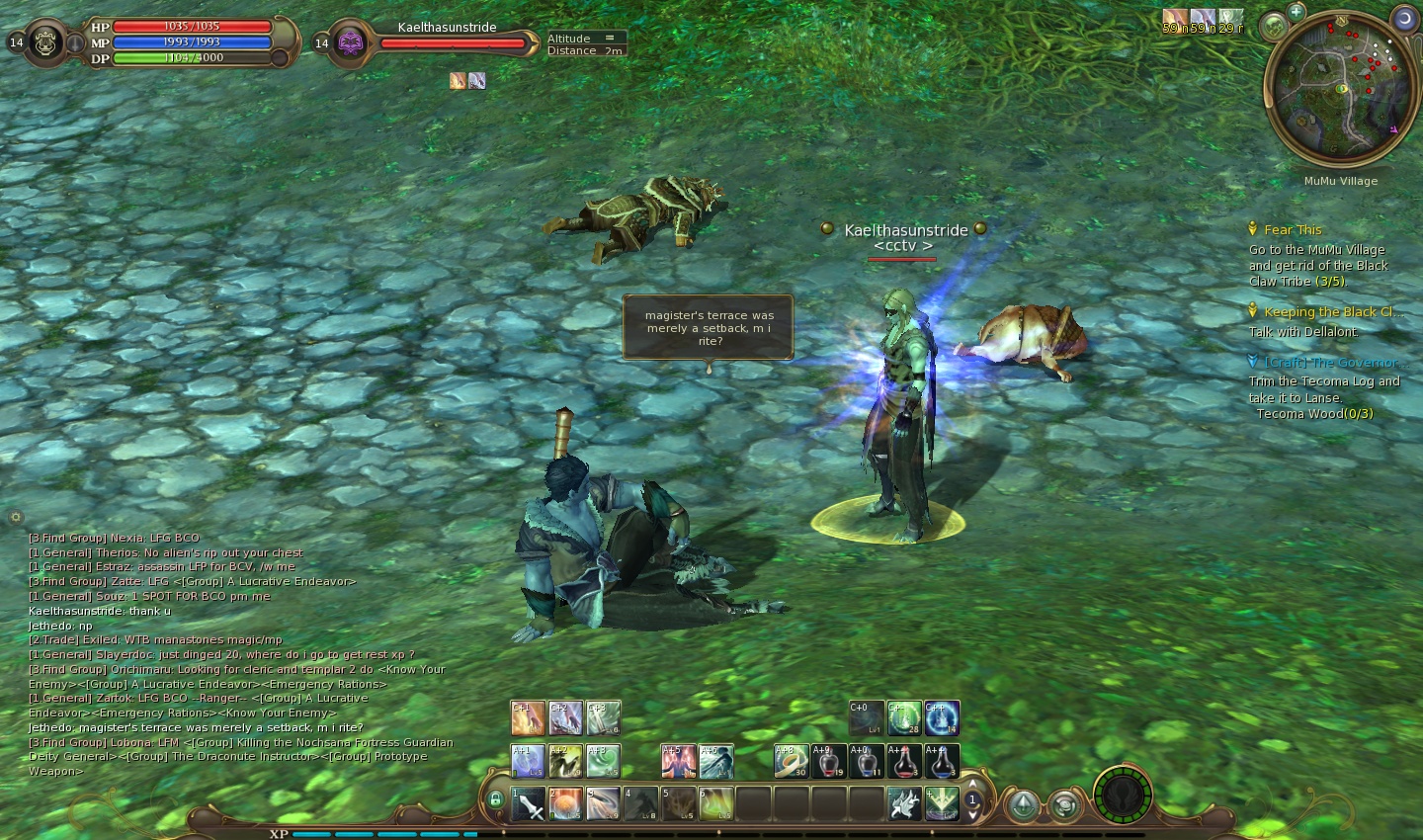
Task: Toggle the quickbar lock padlock
Action: pyautogui.click(x=495, y=799)
